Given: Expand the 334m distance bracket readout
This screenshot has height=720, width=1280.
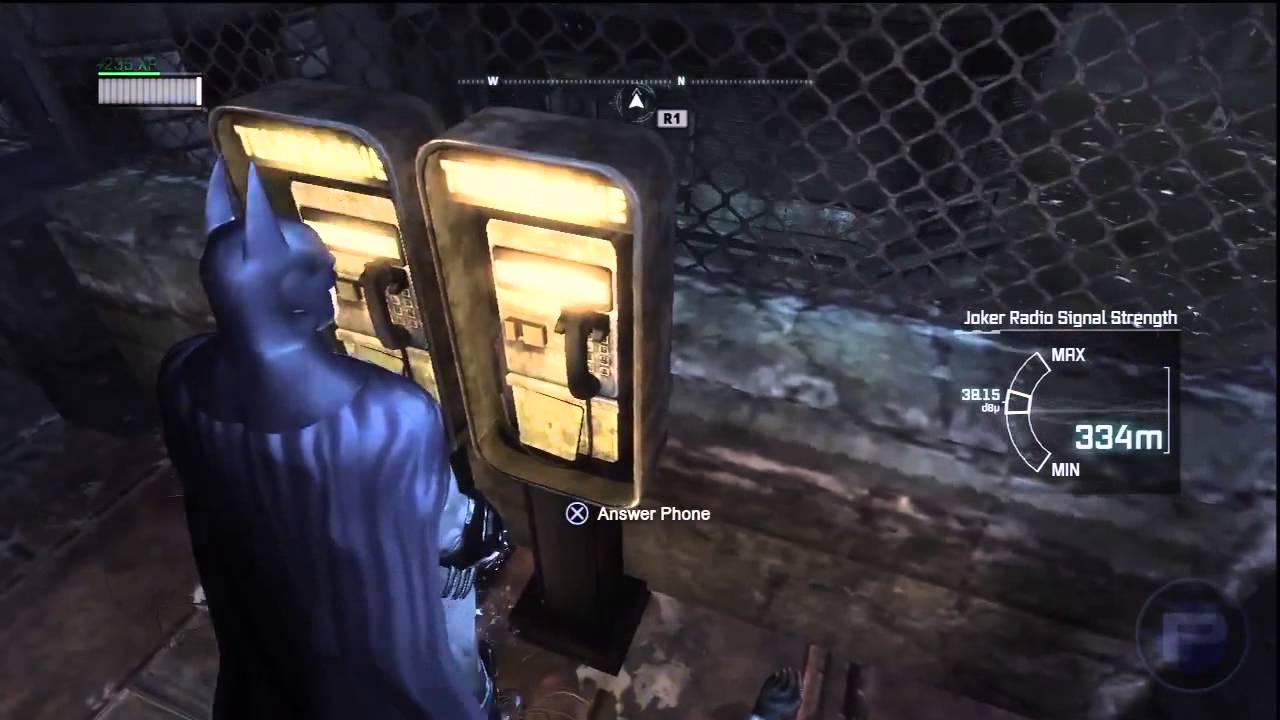Looking at the screenshot, I should [1122, 435].
